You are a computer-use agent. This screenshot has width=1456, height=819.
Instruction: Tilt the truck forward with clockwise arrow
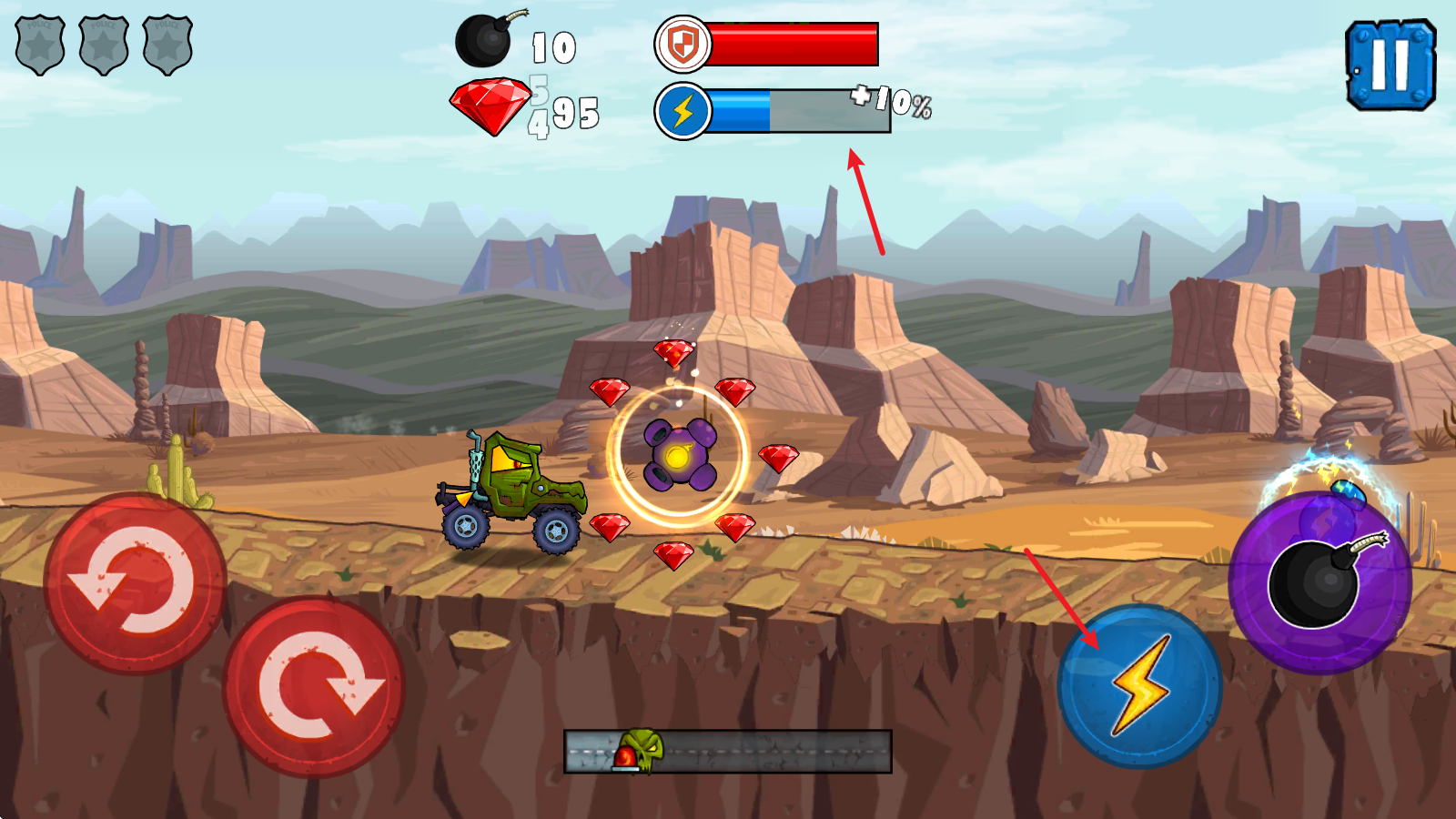(314, 687)
